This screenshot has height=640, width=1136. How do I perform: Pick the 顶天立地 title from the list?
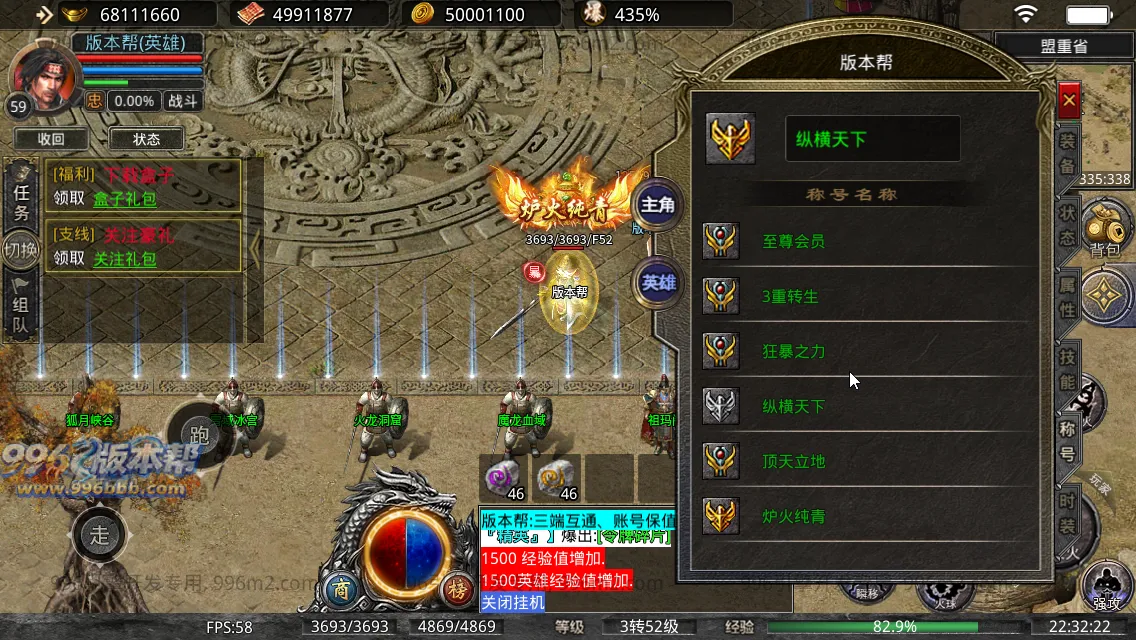(793, 462)
